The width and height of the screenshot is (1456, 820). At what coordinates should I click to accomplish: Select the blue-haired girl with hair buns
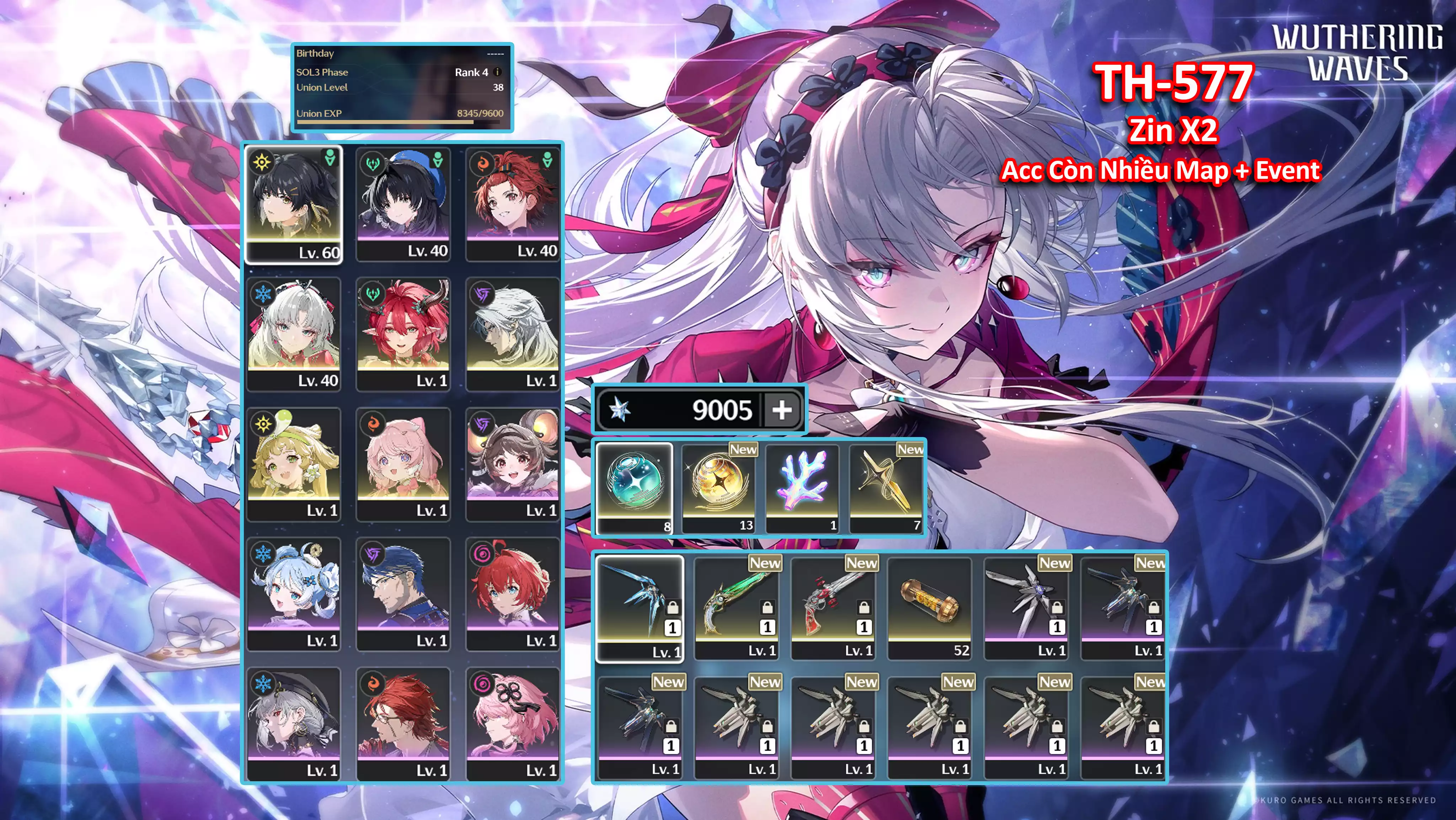pyautogui.click(x=293, y=594)
